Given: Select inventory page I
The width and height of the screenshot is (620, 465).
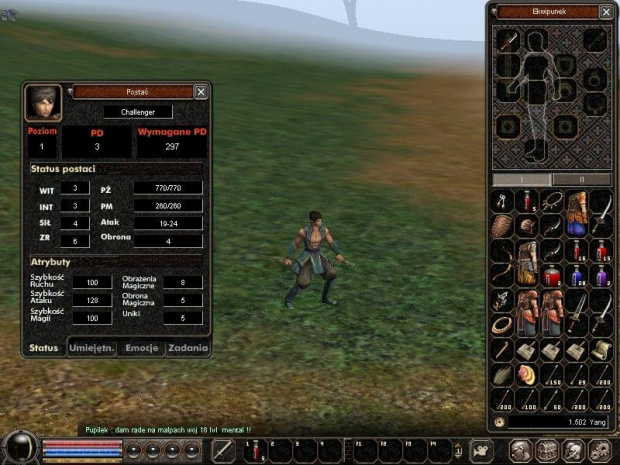Looking at the screenshot, I should [x=522, y=179].
